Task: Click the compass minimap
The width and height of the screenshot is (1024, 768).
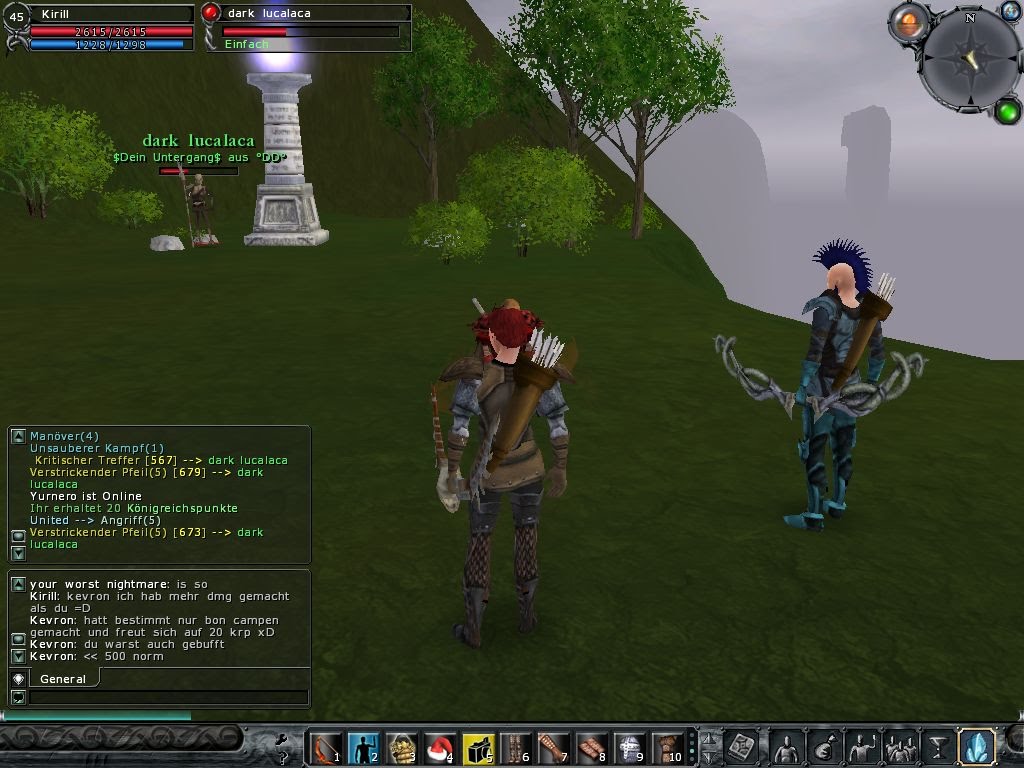Action: coord(968,58)
